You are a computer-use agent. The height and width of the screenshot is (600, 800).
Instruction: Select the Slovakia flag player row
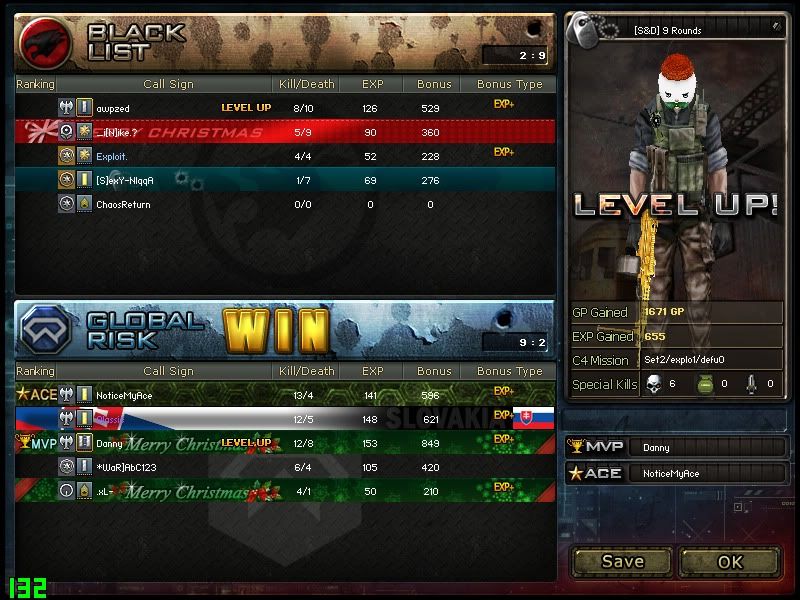[285, 419]
